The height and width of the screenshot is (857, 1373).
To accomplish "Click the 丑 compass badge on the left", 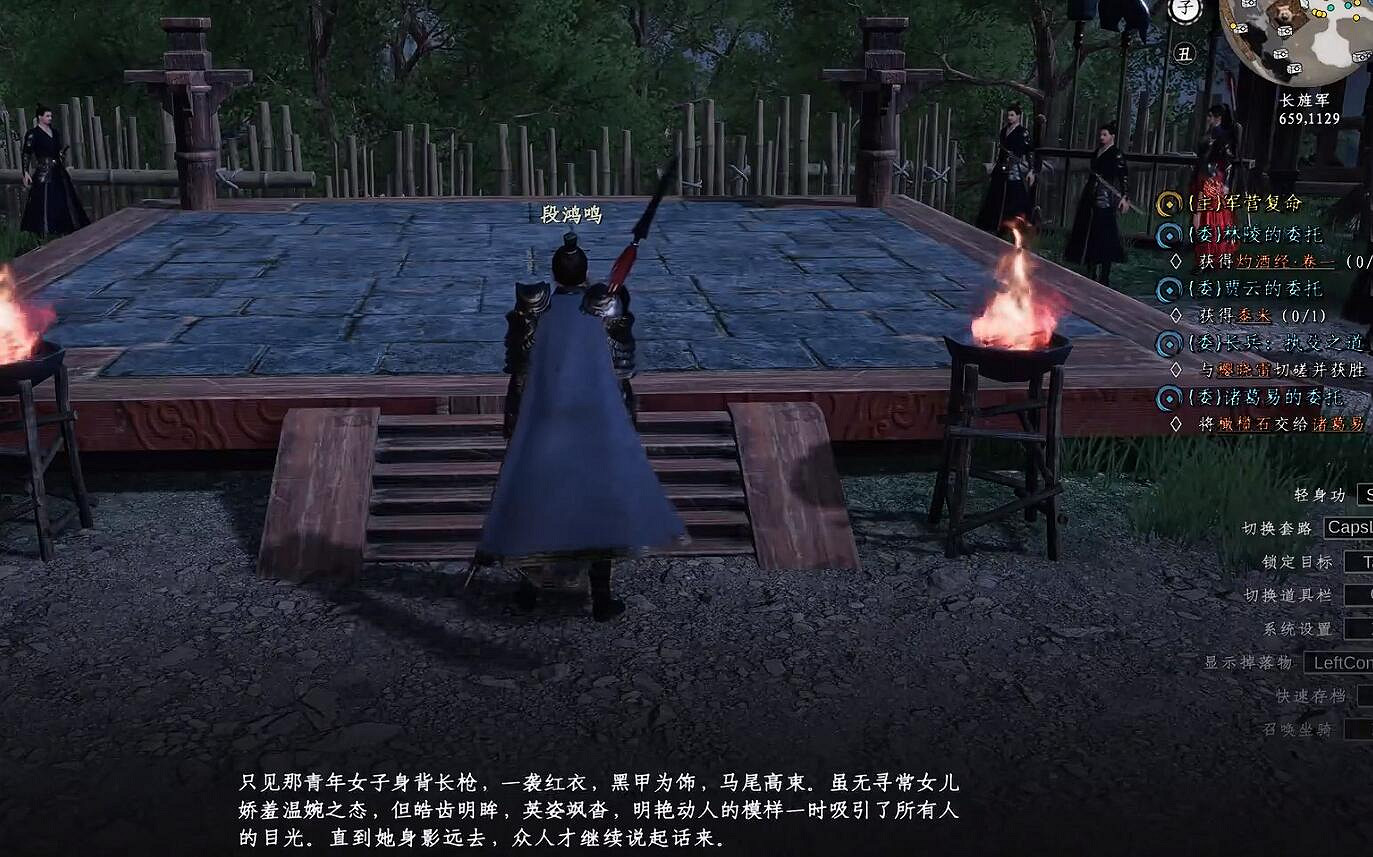I will 1187,52.
